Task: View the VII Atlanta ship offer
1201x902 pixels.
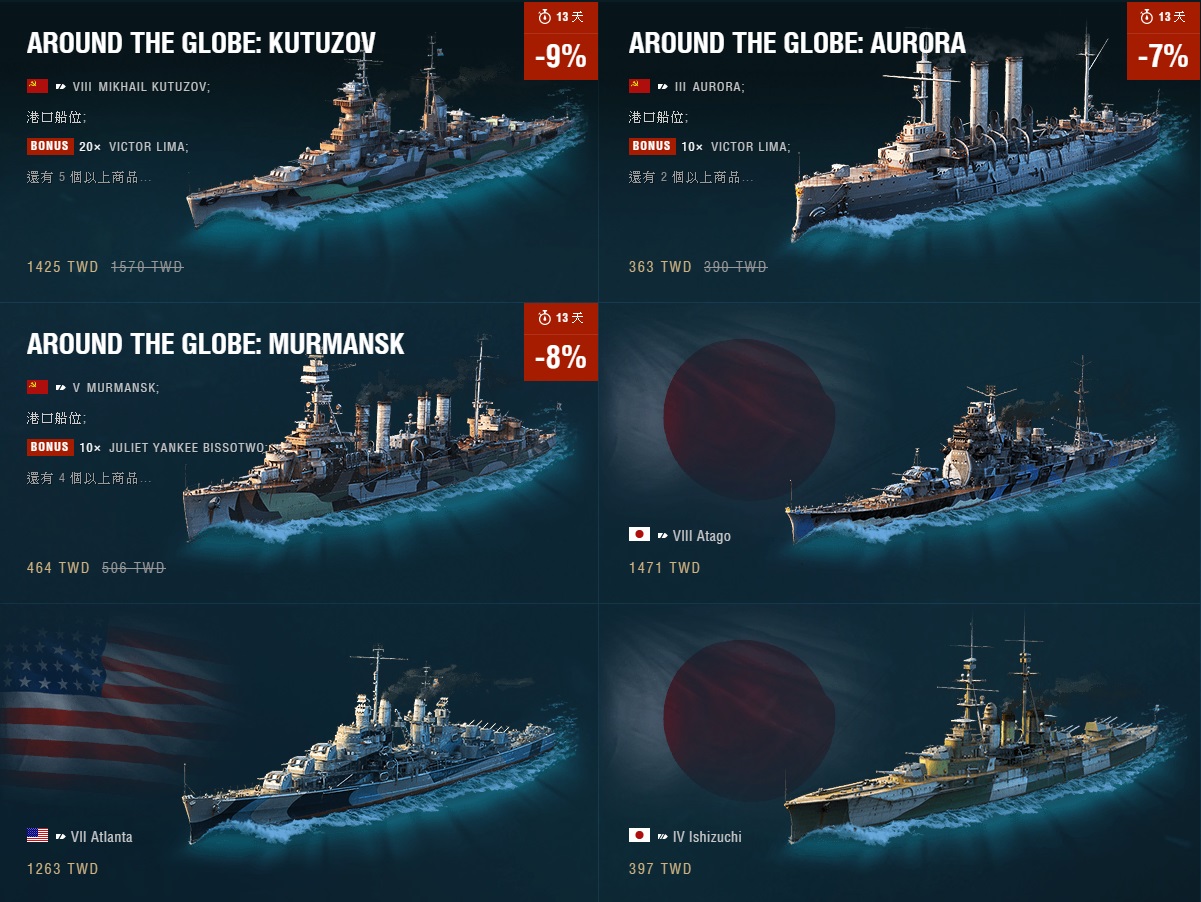Action: 300,752
